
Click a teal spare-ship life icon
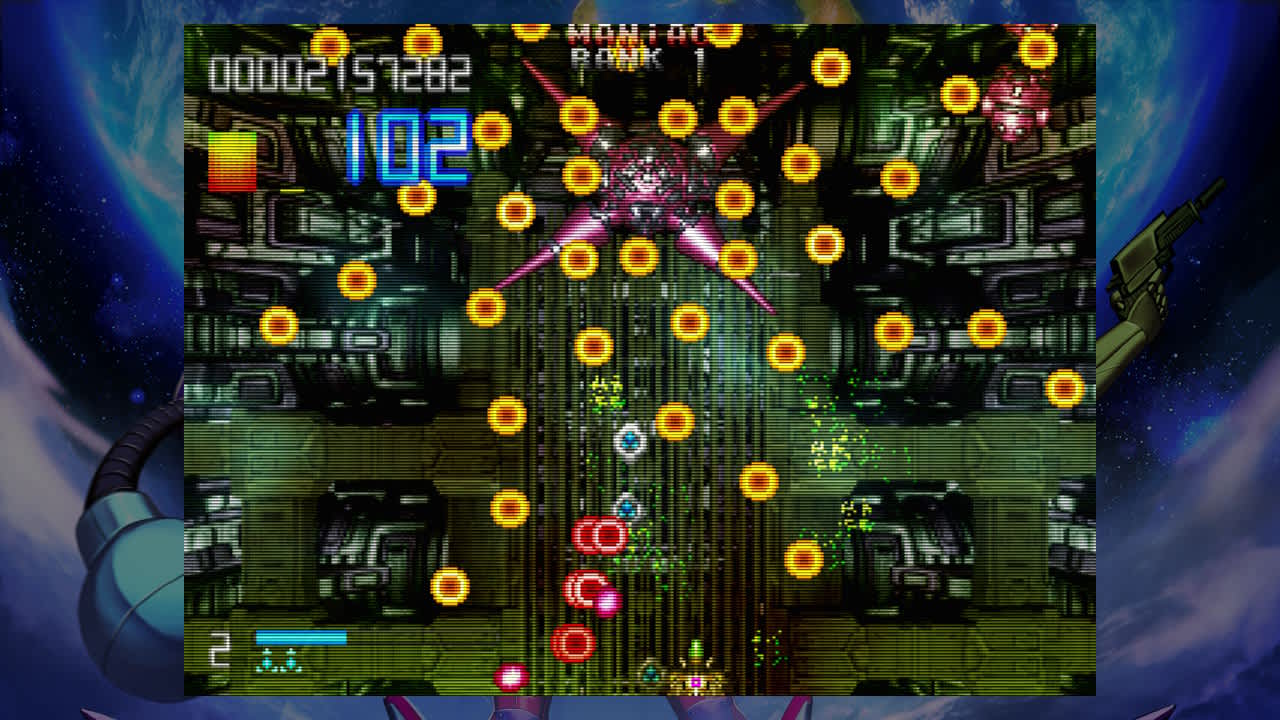[266, 660]
